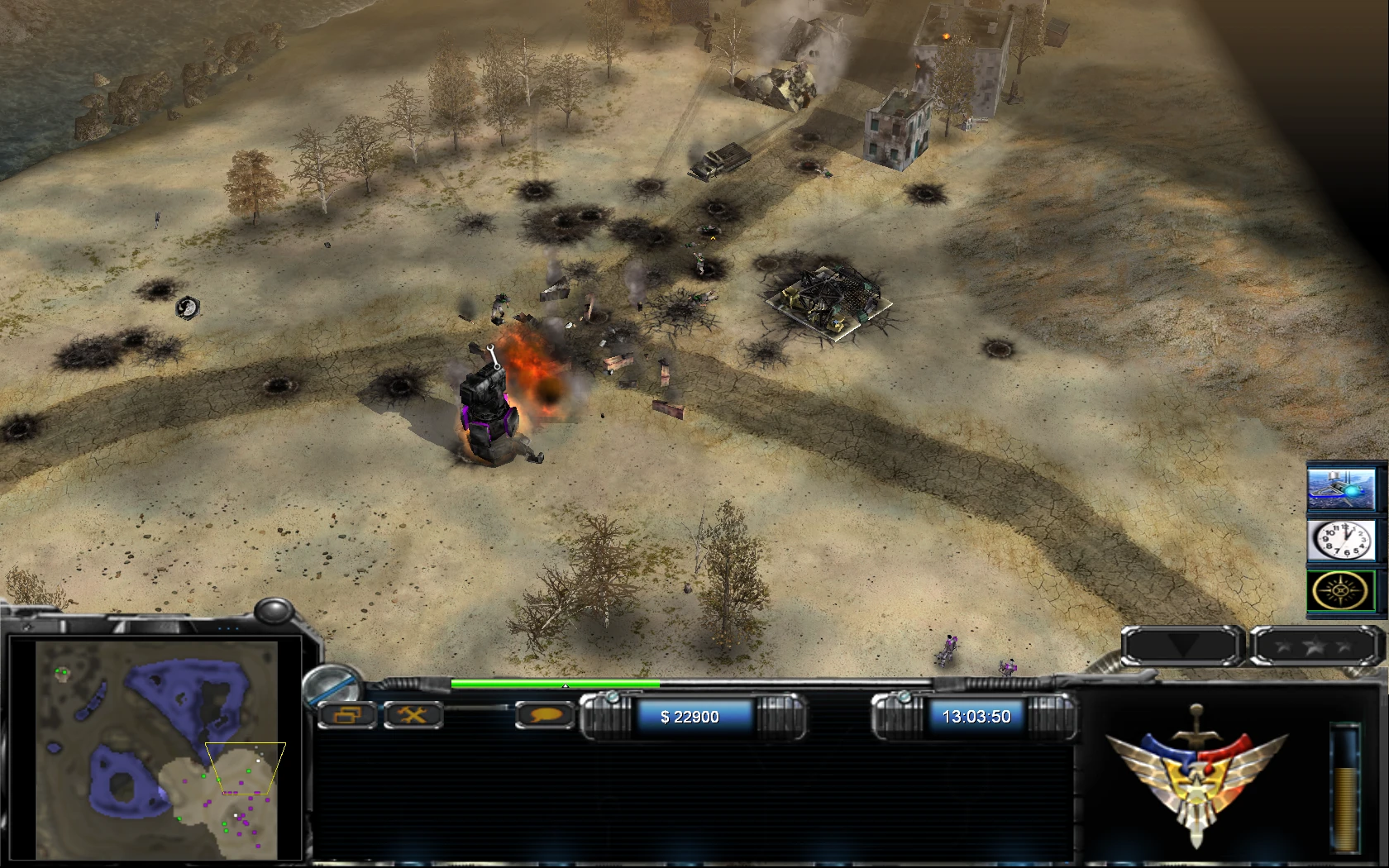The width and height of the screenshot is (1389, 868).
Task: Open the options menu via wrench icon
Action: [414, 715]
